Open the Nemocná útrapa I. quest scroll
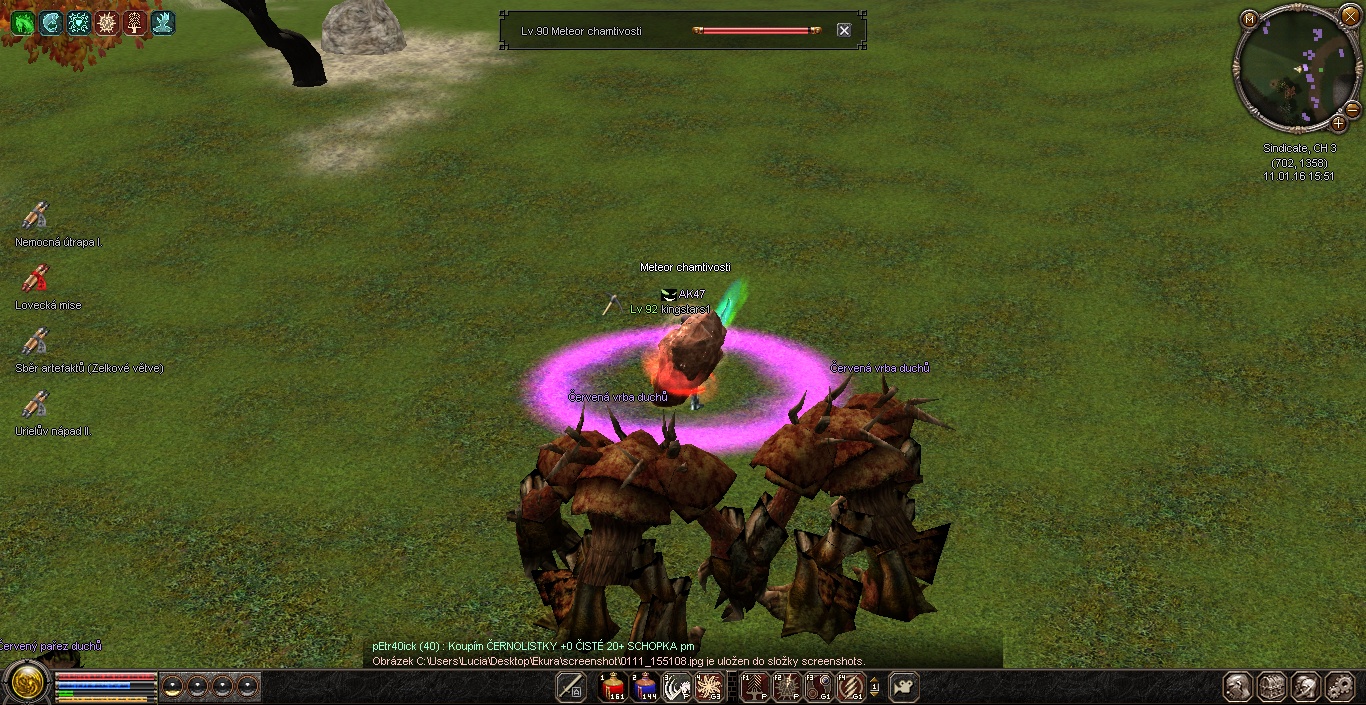Image resolution: width=1366 pixels, height=705 pixels. (36, 216)
